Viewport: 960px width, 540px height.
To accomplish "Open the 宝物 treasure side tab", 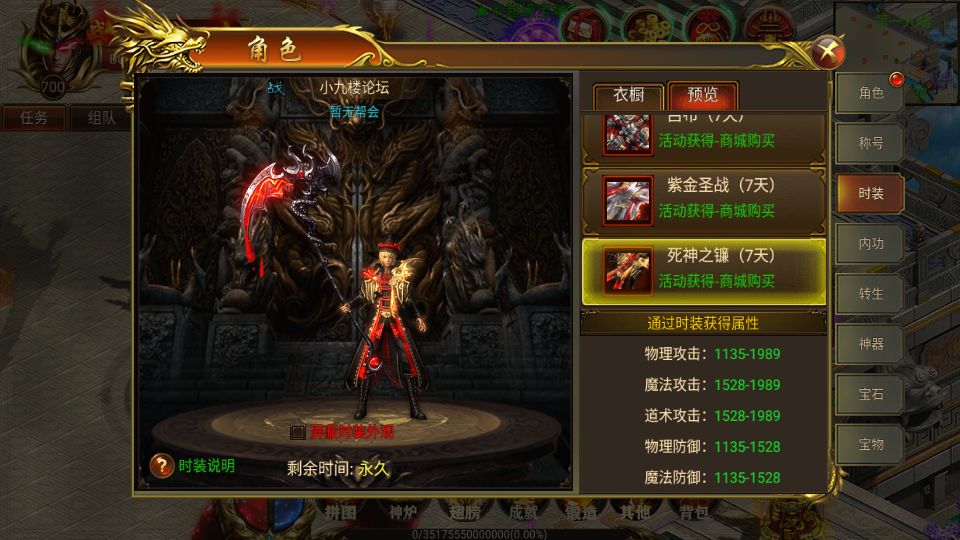I will (x=871, y=444).
